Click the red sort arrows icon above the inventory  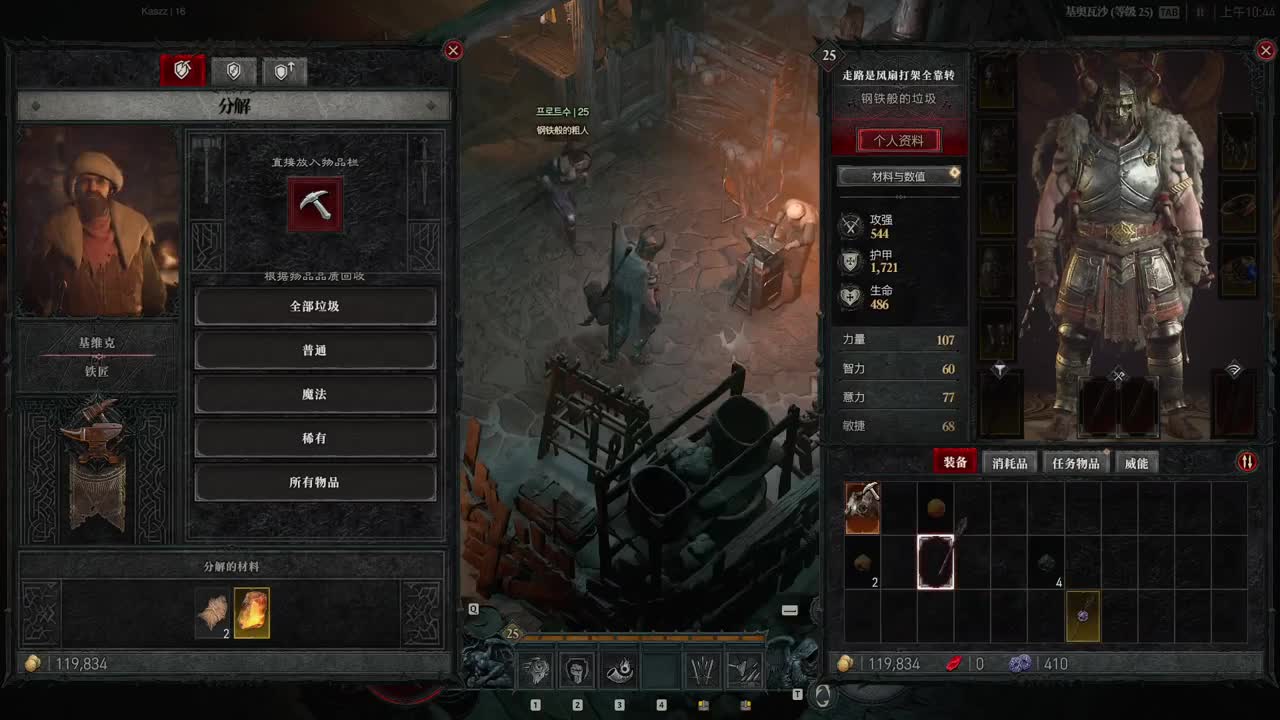click(x=1247, y=462)
